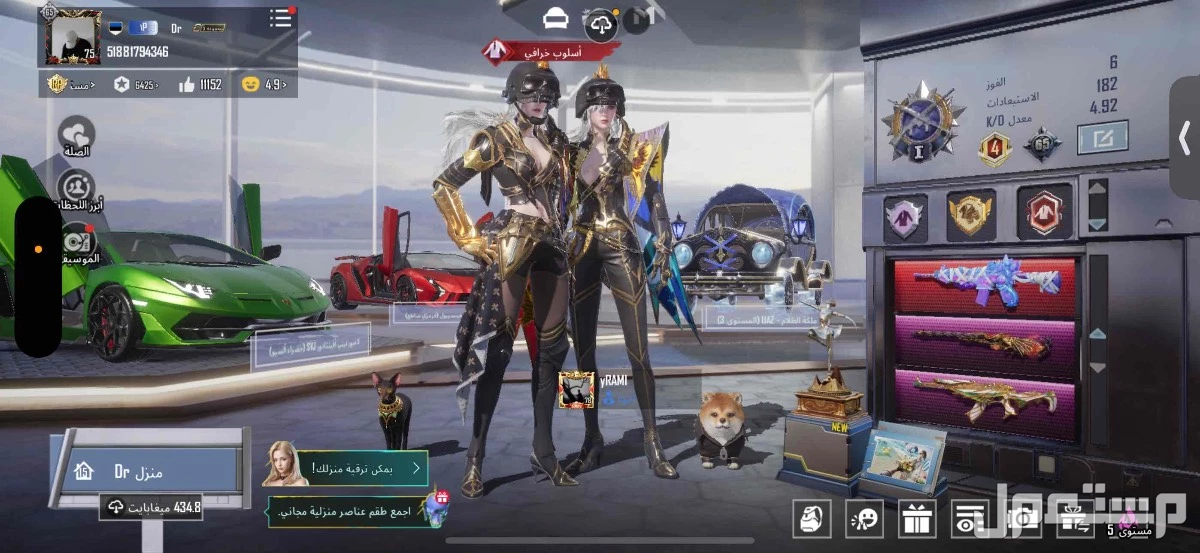
Task: Open the list menu with red dot
Action: click(x=281, y=18)
